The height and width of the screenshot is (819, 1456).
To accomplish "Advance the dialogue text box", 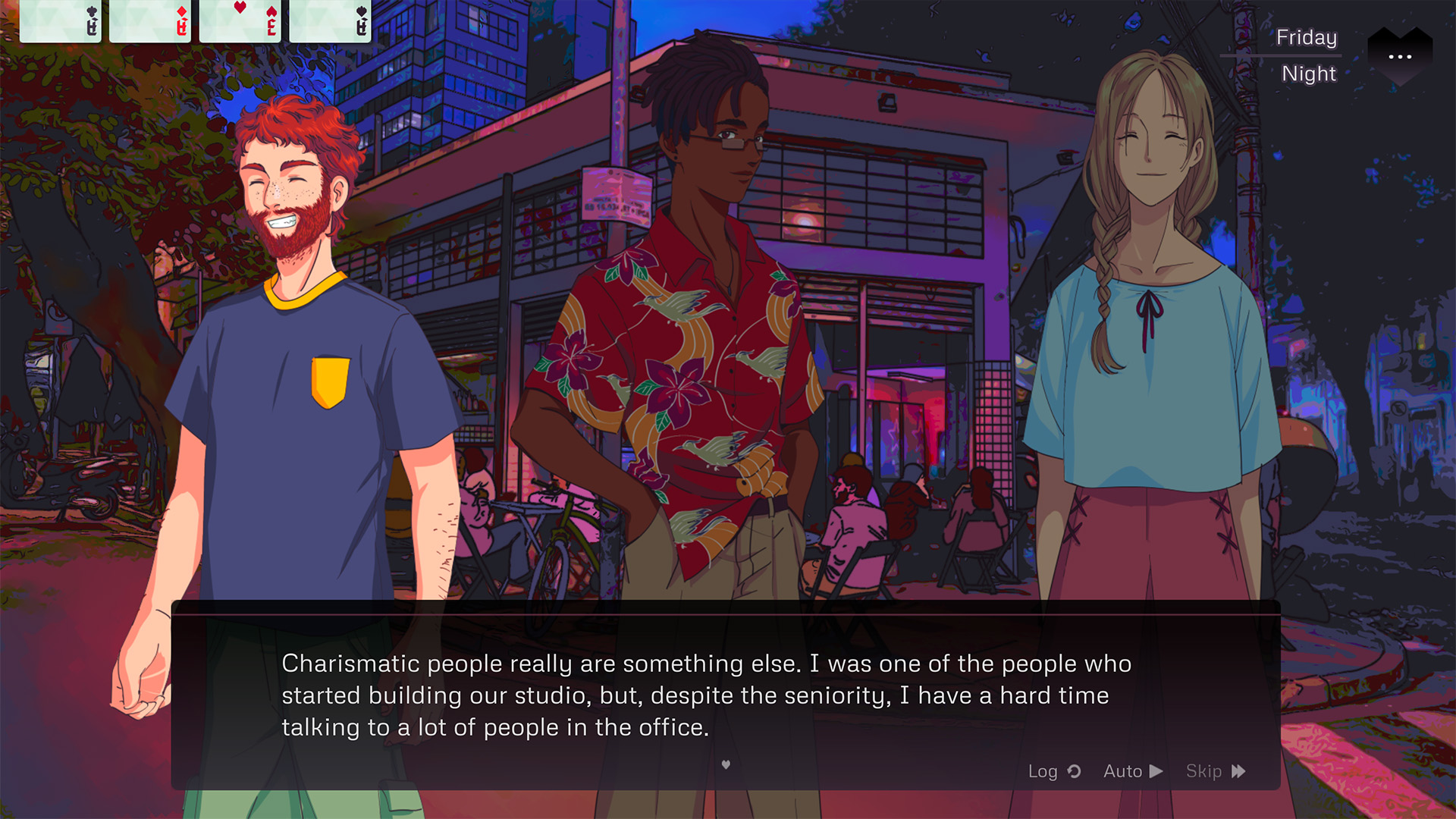I will coord(725,764).
